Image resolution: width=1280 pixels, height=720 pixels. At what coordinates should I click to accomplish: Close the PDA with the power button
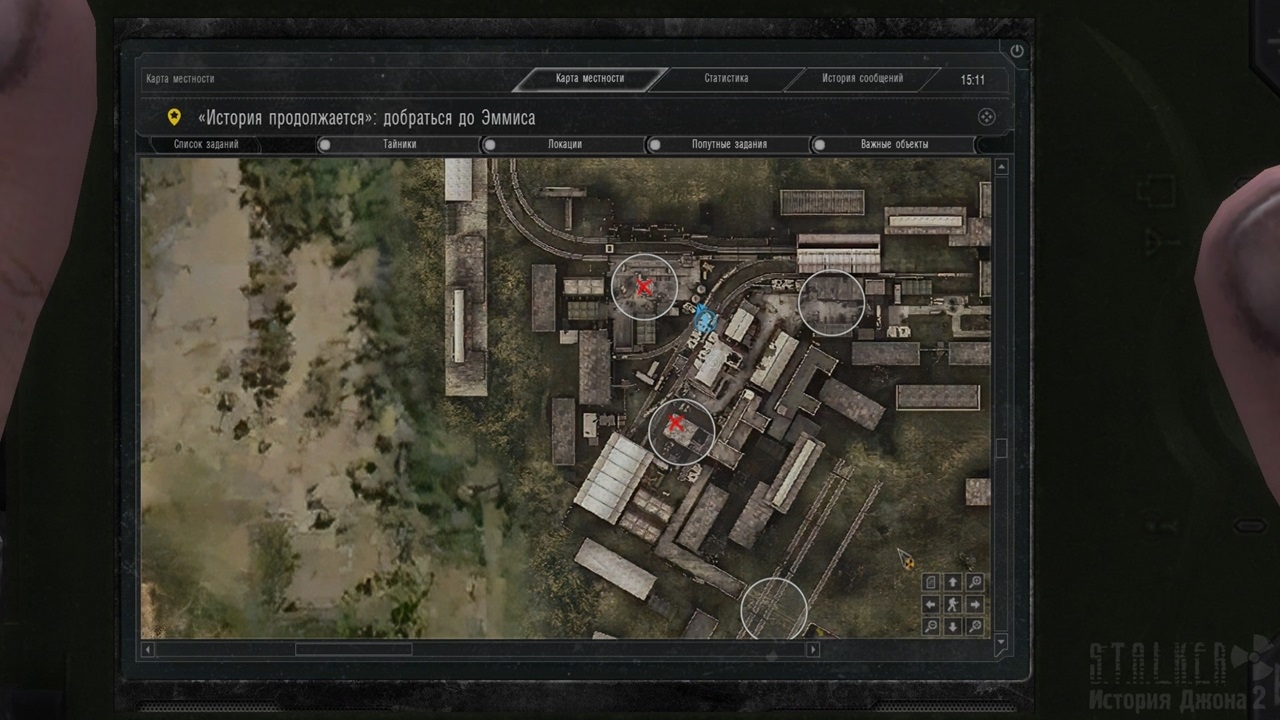1017,51
